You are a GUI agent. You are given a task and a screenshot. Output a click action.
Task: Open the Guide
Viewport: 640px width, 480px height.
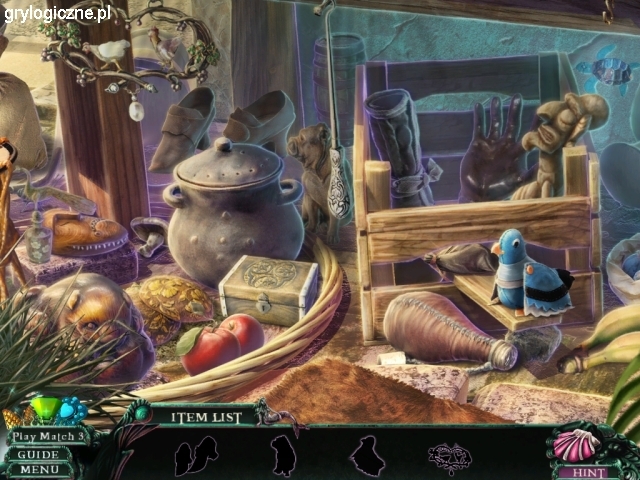click(x=38, y=453)
